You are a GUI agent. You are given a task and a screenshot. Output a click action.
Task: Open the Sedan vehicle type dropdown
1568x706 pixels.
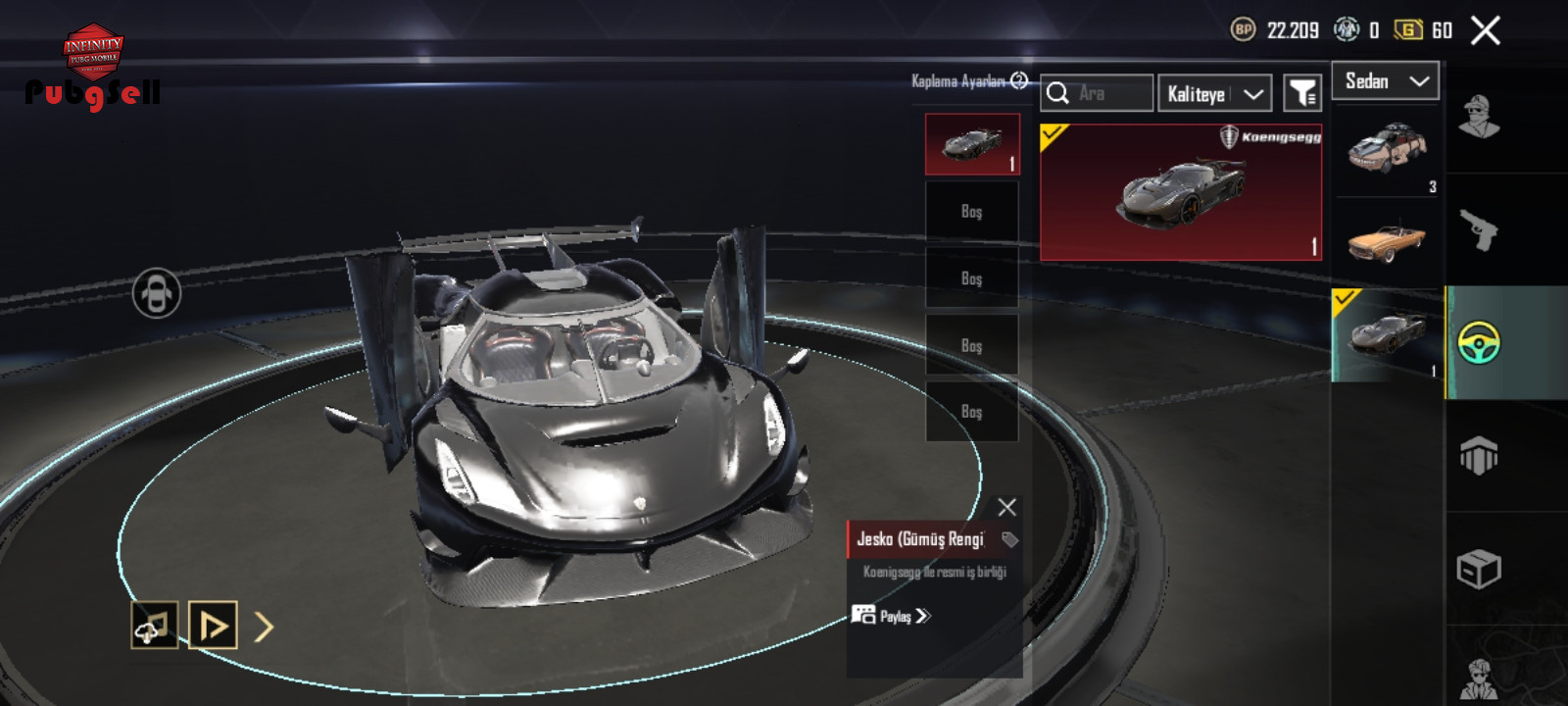click(x=1385, y=81)
